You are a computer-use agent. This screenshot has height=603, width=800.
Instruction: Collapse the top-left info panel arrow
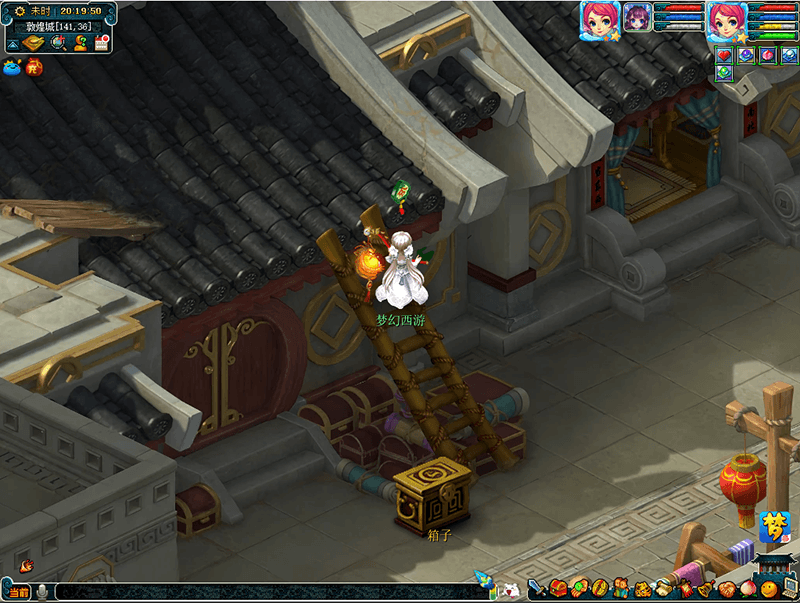tap(12, 44)
